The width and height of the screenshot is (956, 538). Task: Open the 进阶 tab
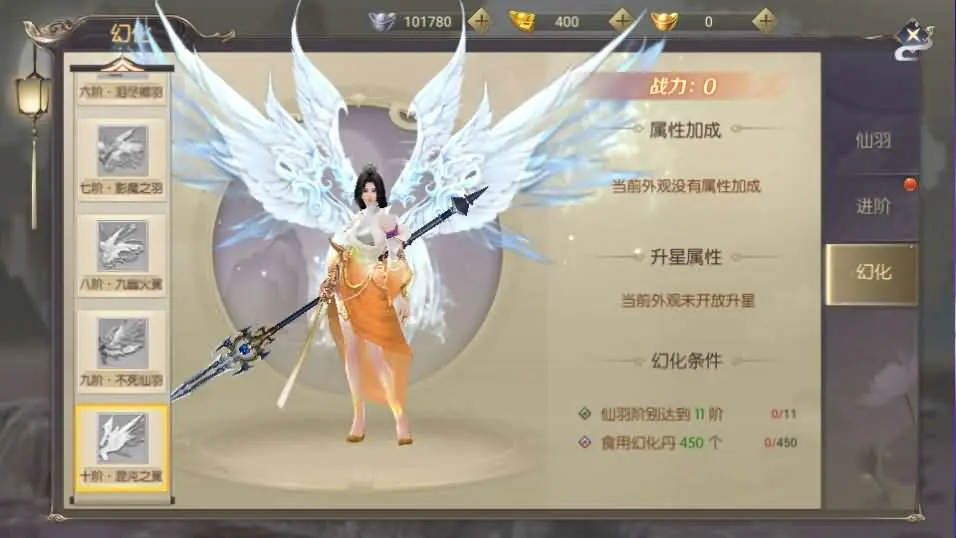click(872, 207)
